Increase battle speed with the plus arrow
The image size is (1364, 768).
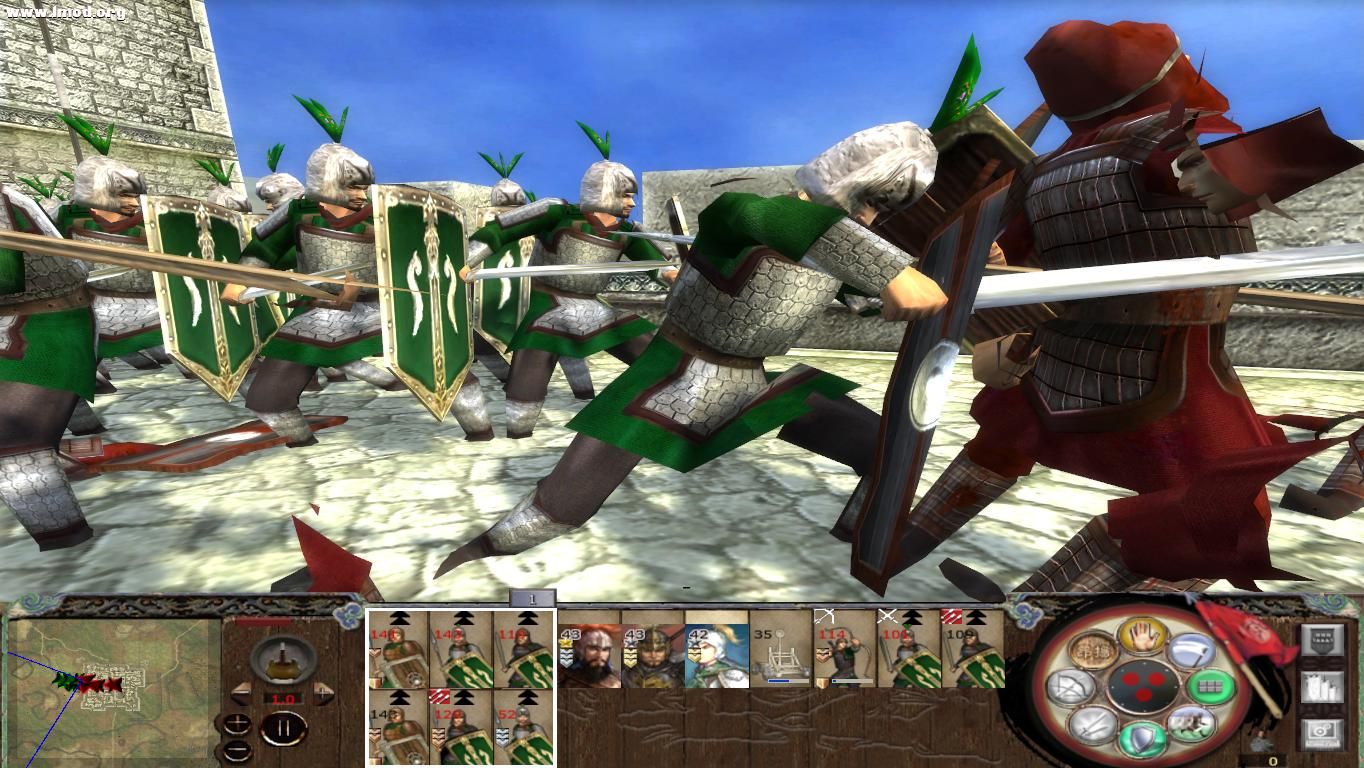coord(324,693)
